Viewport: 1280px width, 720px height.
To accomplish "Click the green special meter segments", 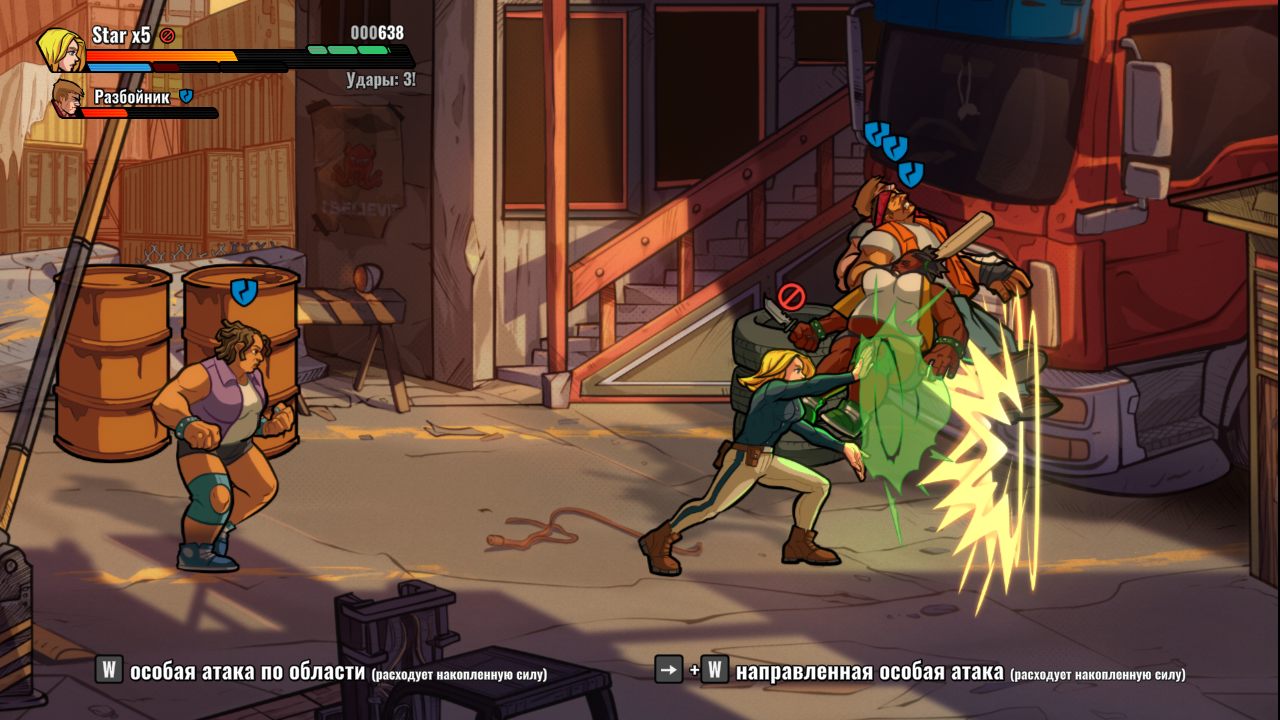I will [348, 51].
